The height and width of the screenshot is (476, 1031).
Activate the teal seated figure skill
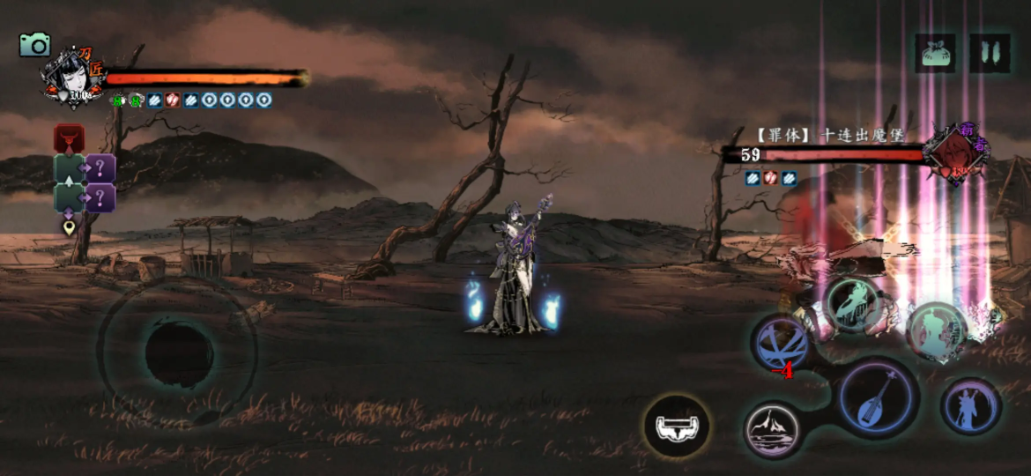[x=936, y=331]
